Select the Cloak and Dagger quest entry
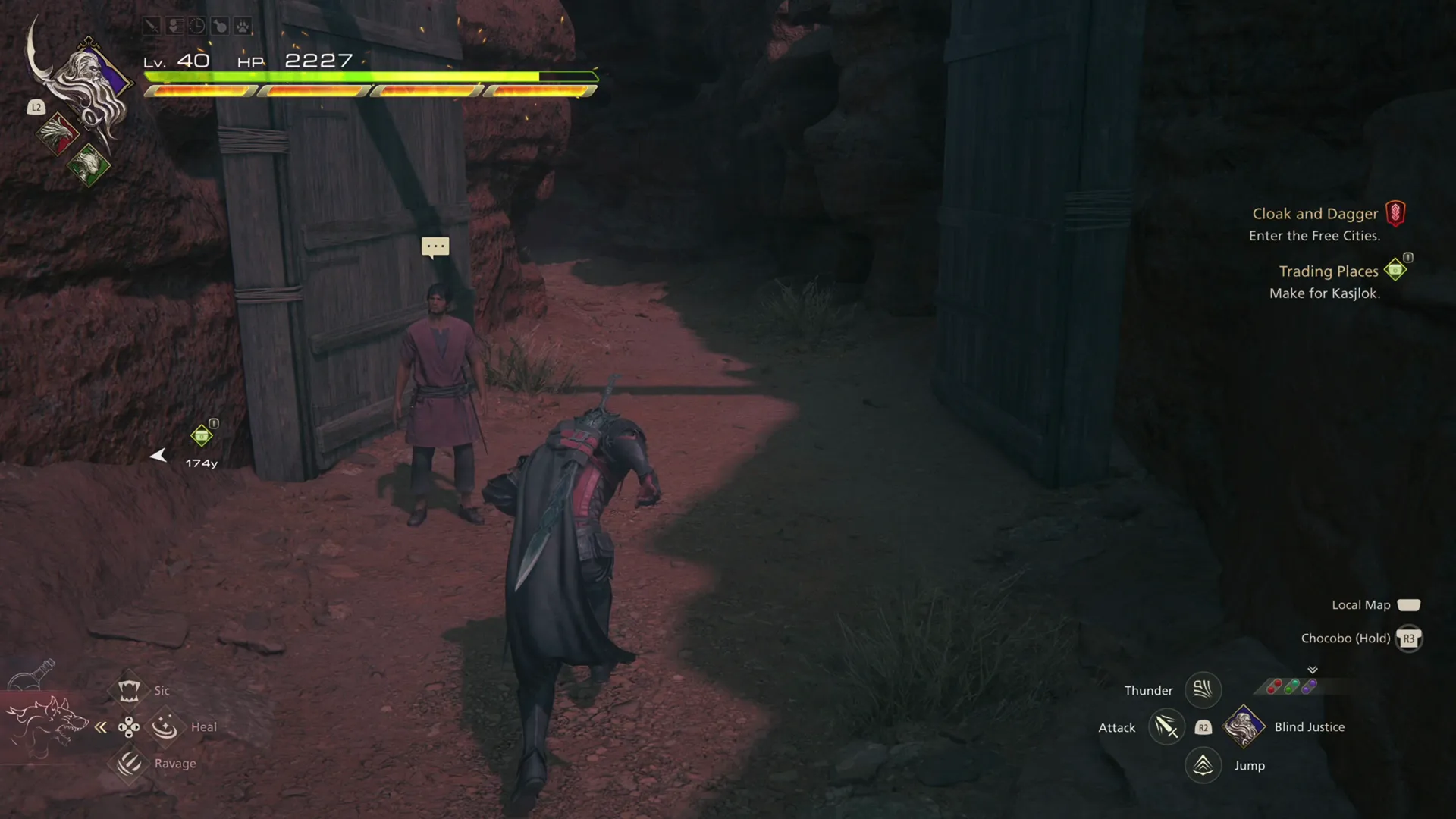Image resolution: width=1456 pixels, height=819 pixels. (1315, 213)
